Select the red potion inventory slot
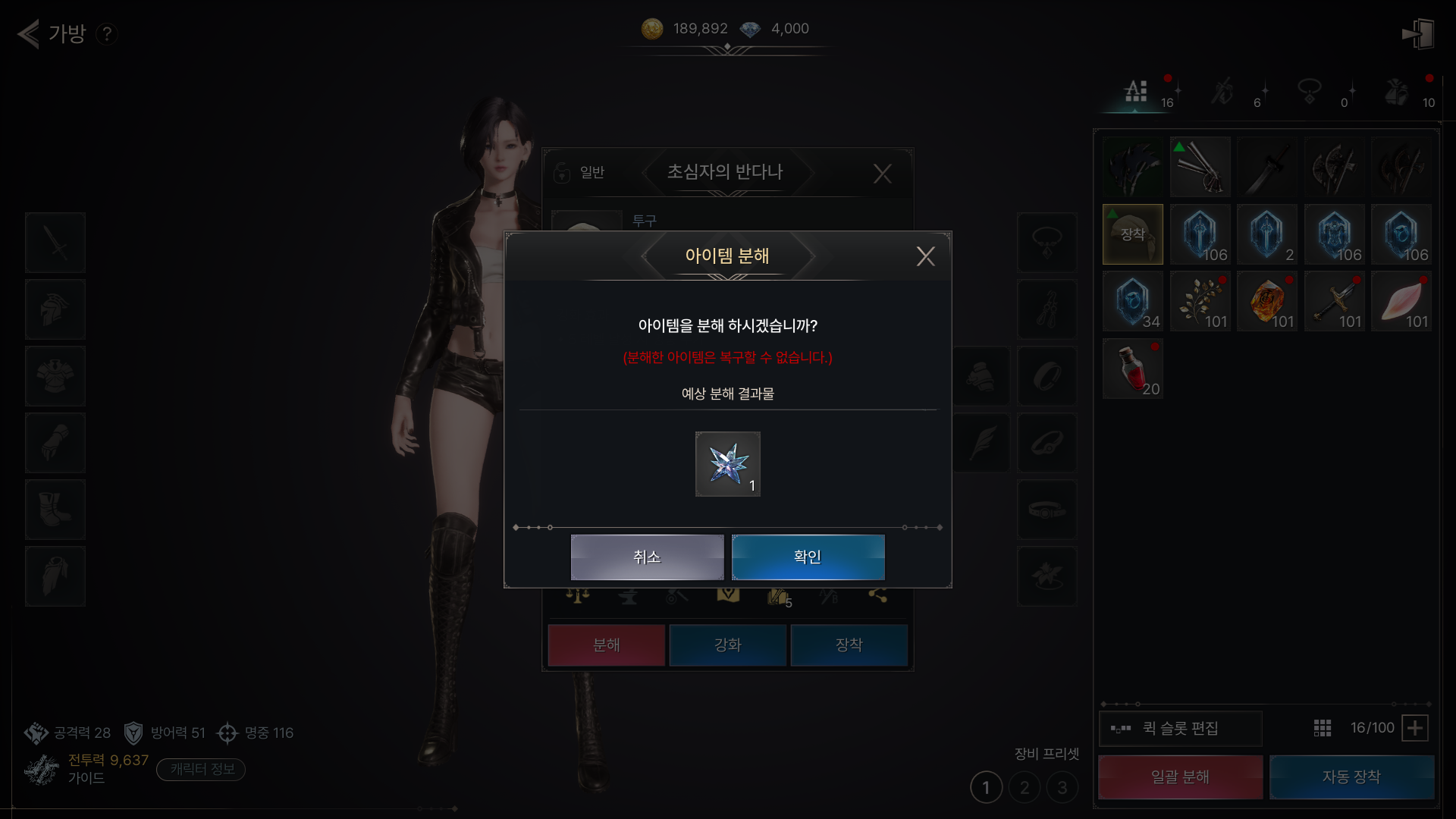The height and width of the screenshot is (819, 1456). [1132, 369]
